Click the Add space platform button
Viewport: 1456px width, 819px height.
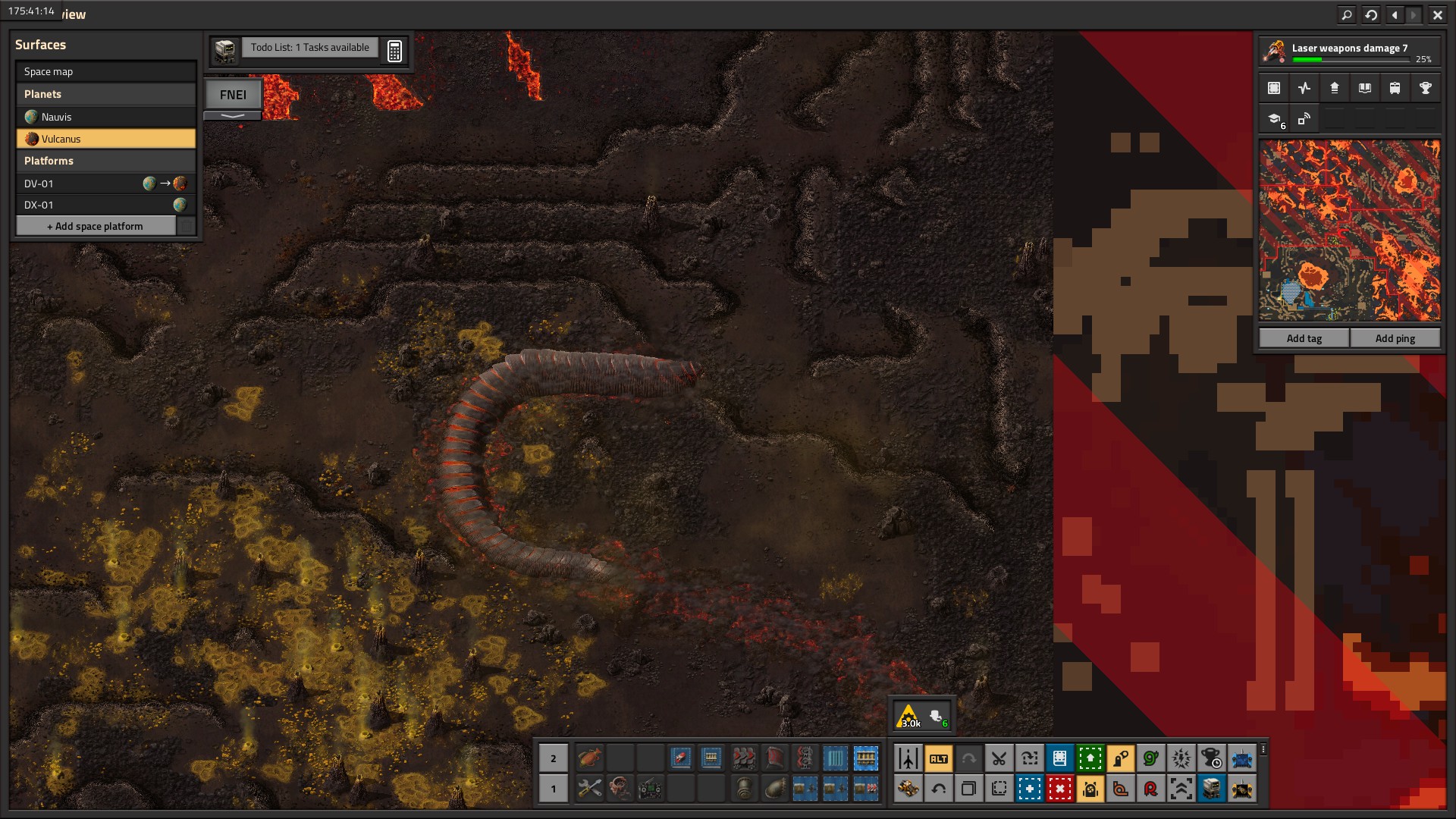96,226
